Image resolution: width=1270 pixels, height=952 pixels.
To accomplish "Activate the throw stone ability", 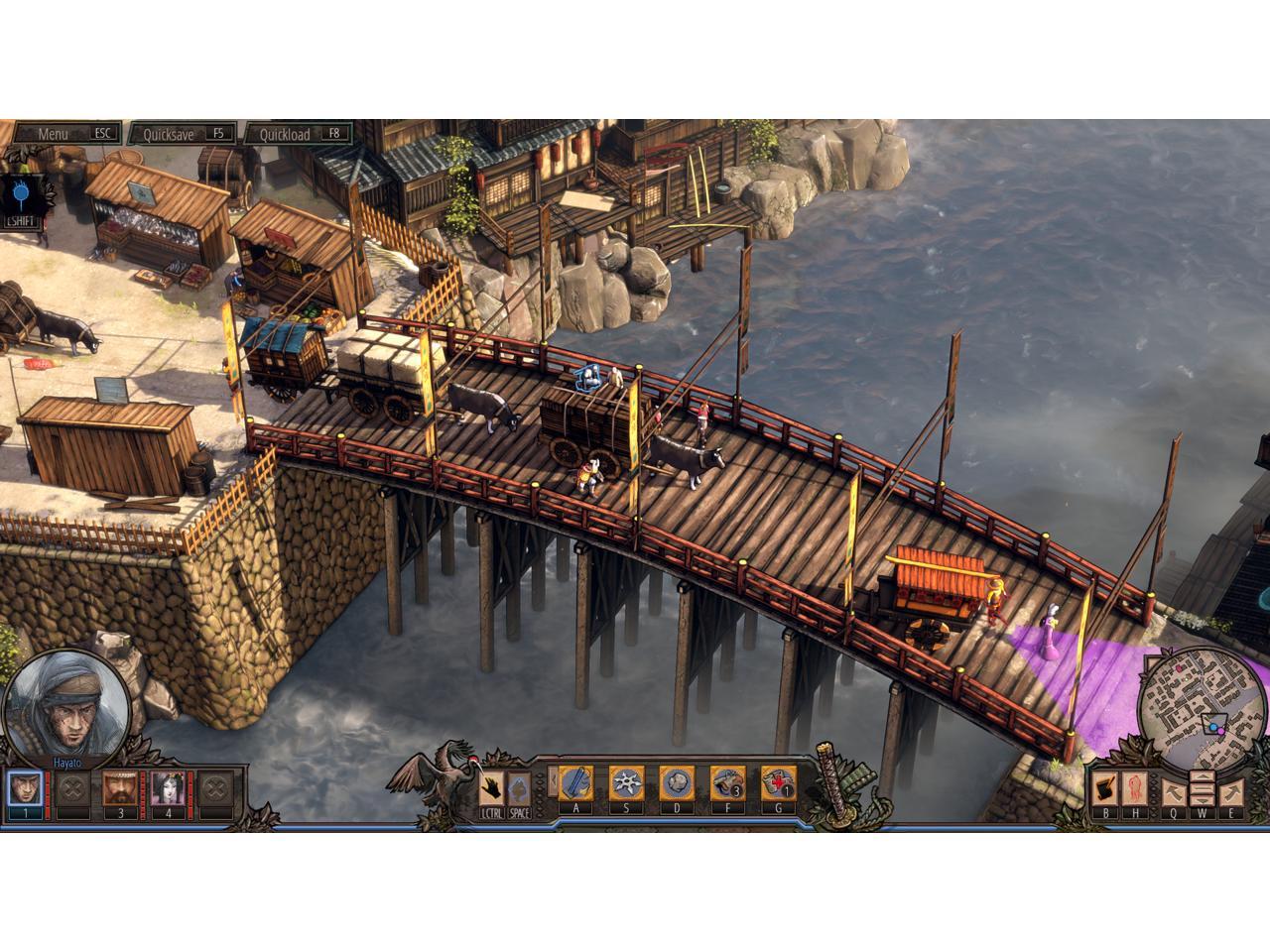I will coord(678,783).
